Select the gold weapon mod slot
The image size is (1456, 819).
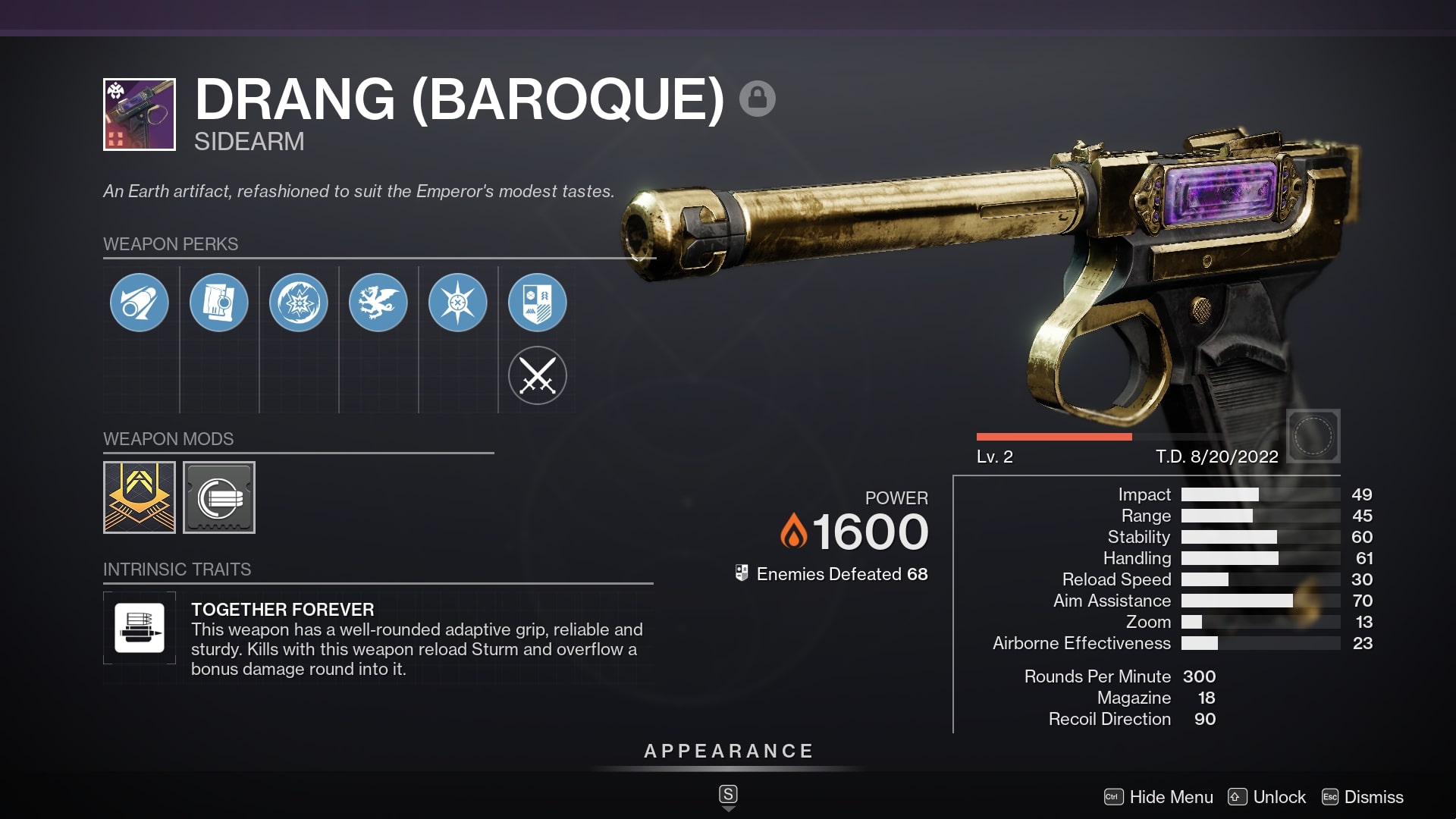(140, 497)
